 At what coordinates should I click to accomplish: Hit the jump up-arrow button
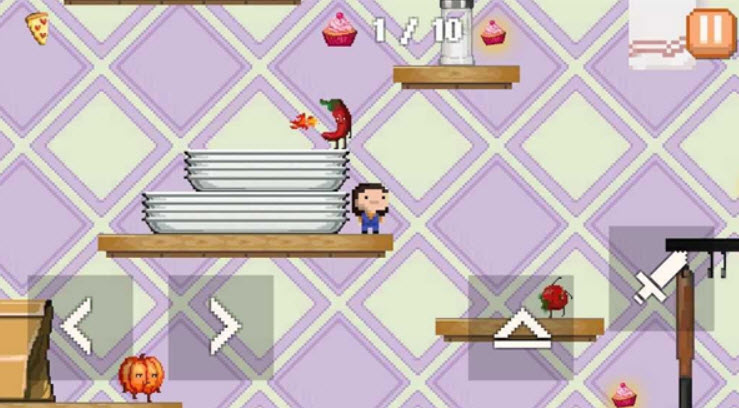(x=520, y=328)
